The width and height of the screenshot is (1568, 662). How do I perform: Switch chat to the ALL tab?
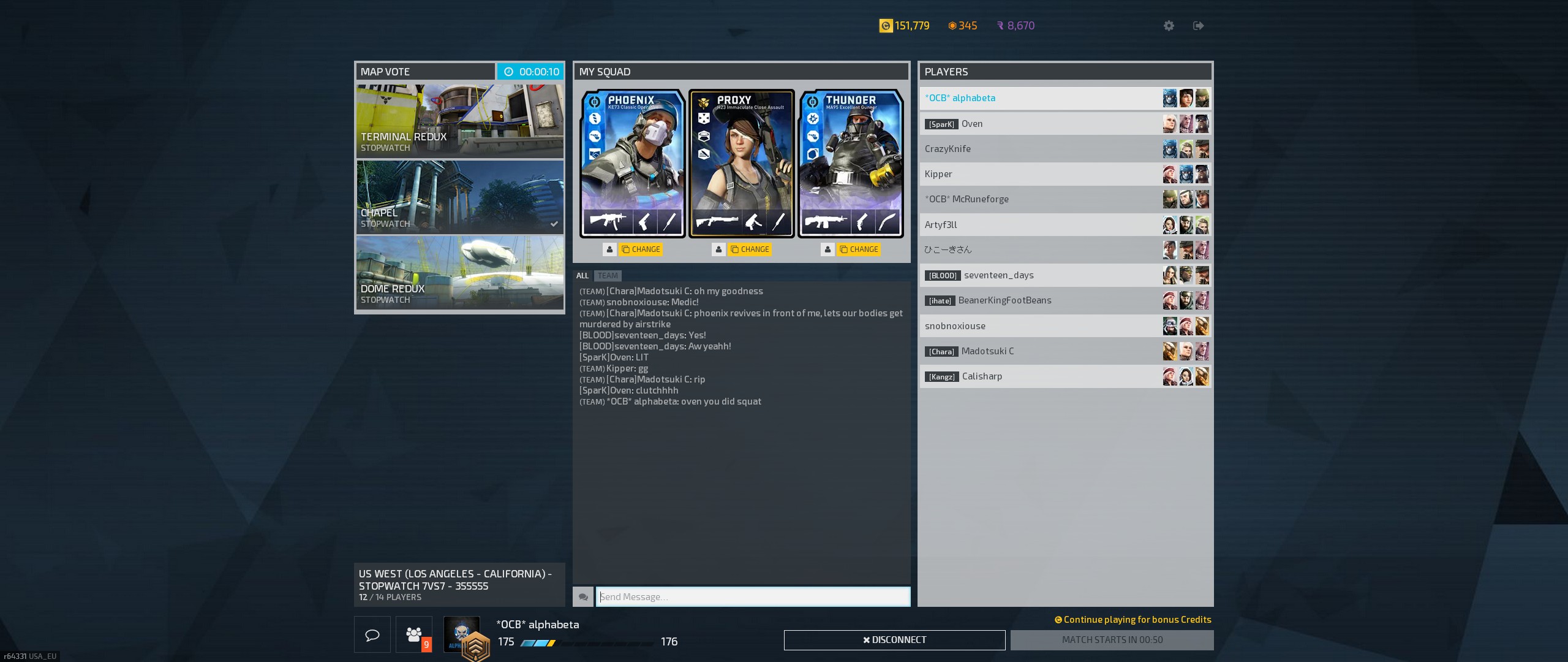pyautogui.click(x=582, y=276)
